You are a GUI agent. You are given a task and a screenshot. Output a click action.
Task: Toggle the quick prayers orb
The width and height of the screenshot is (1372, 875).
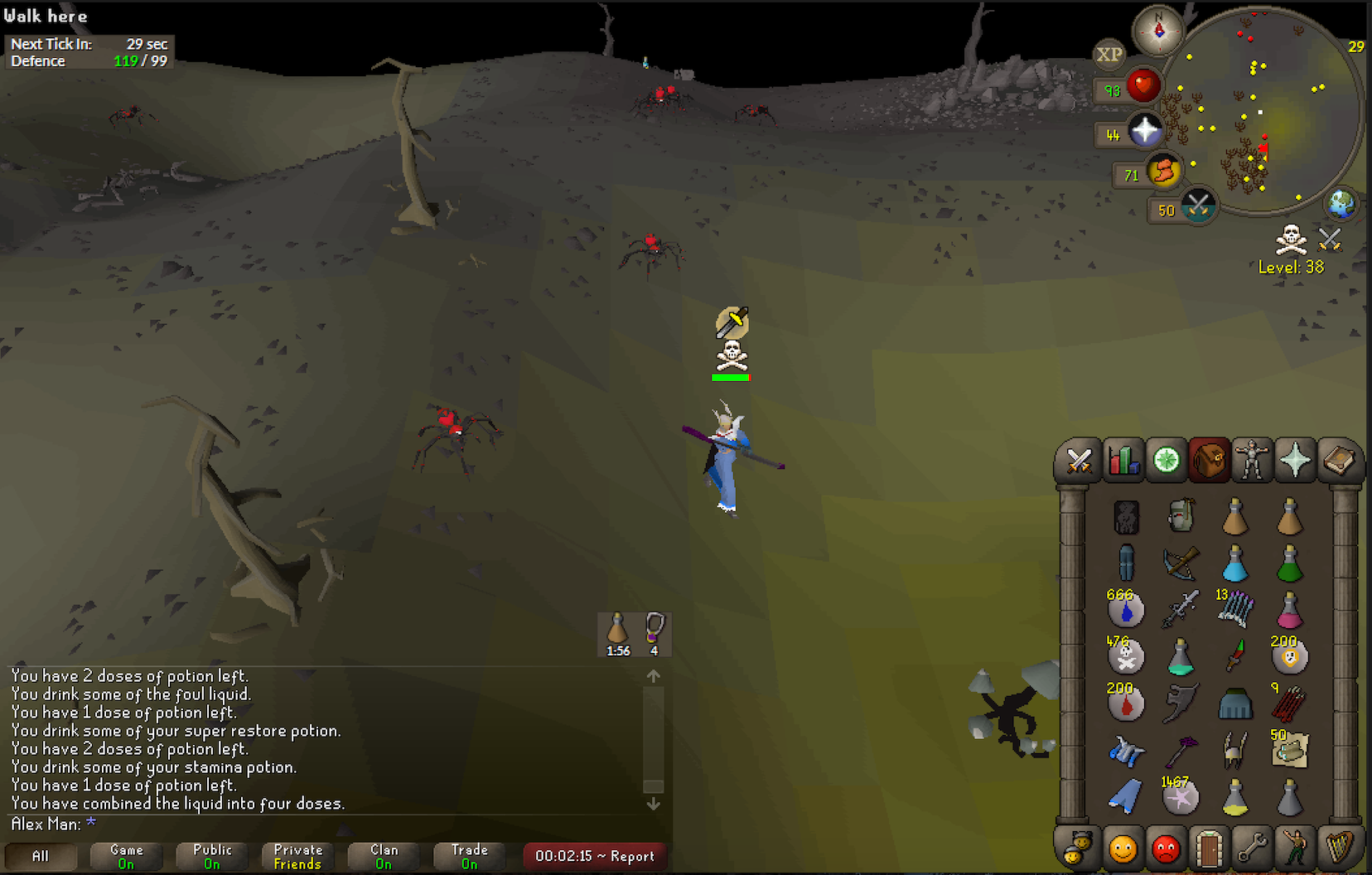click(x=1146, y=130)
